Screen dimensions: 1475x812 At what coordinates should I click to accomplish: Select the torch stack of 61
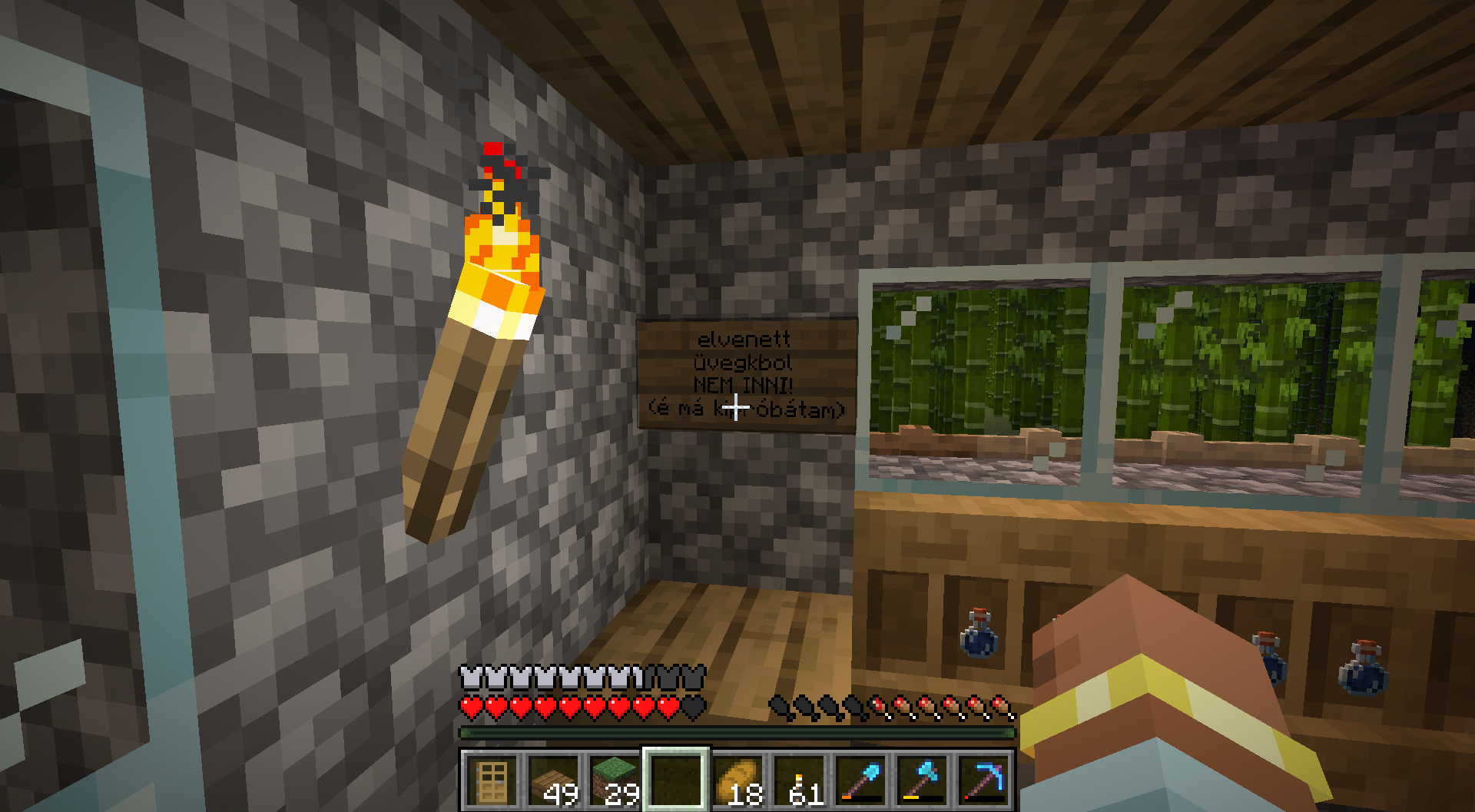tap(799, 780)
